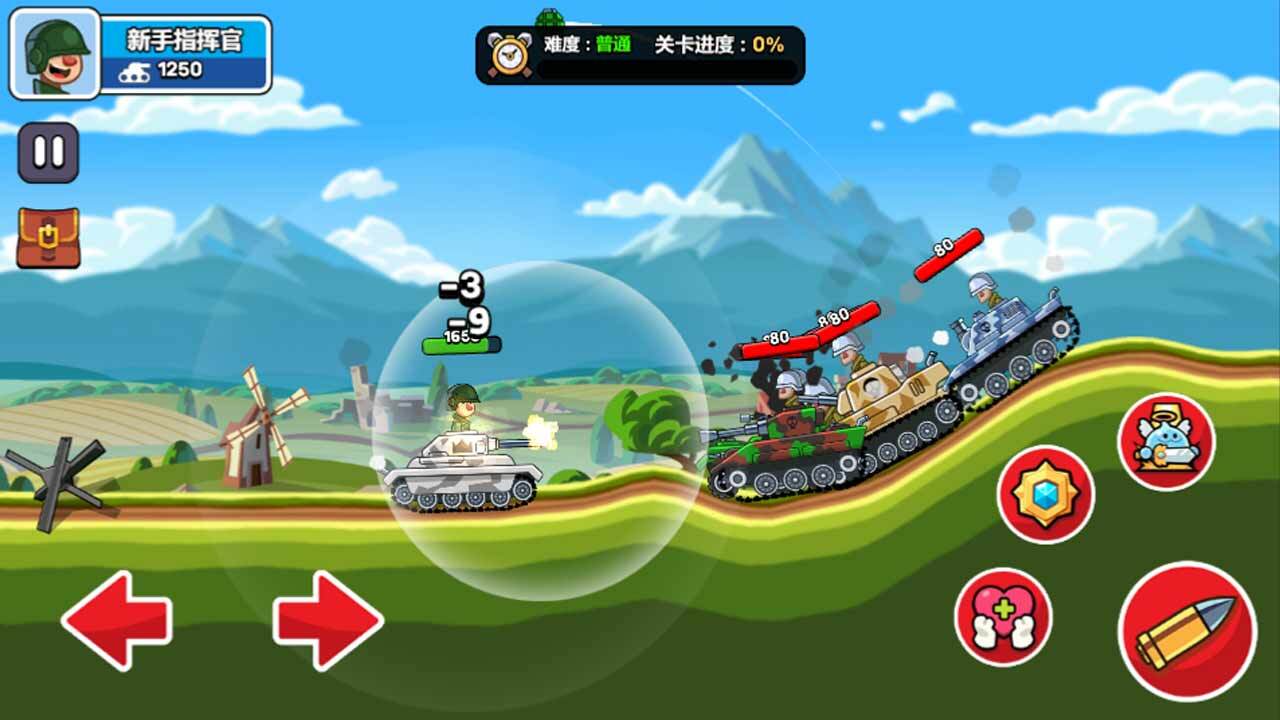Open the backpack inventory
The image size is (1280, 720).
(x=48, y=238)
